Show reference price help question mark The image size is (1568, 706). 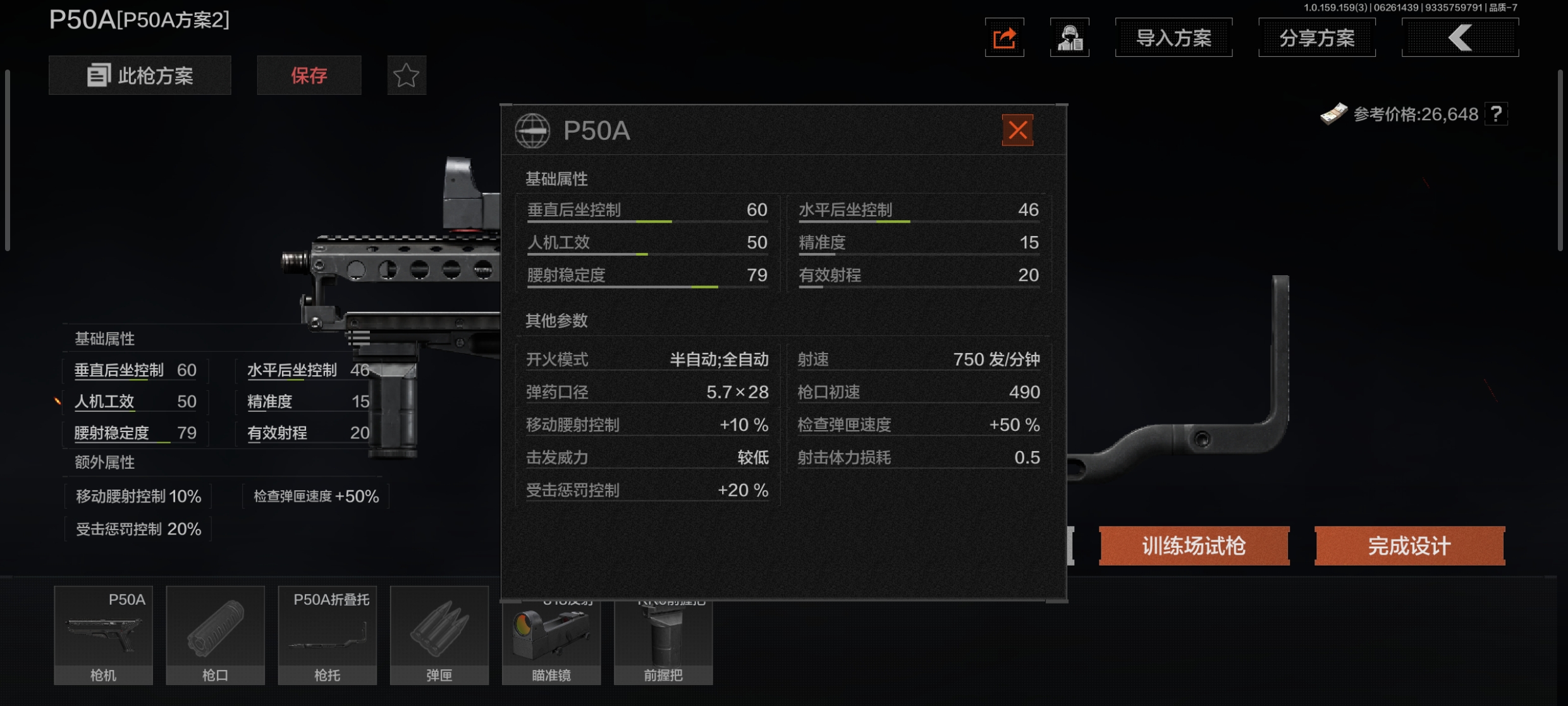tap(1496, 114)
